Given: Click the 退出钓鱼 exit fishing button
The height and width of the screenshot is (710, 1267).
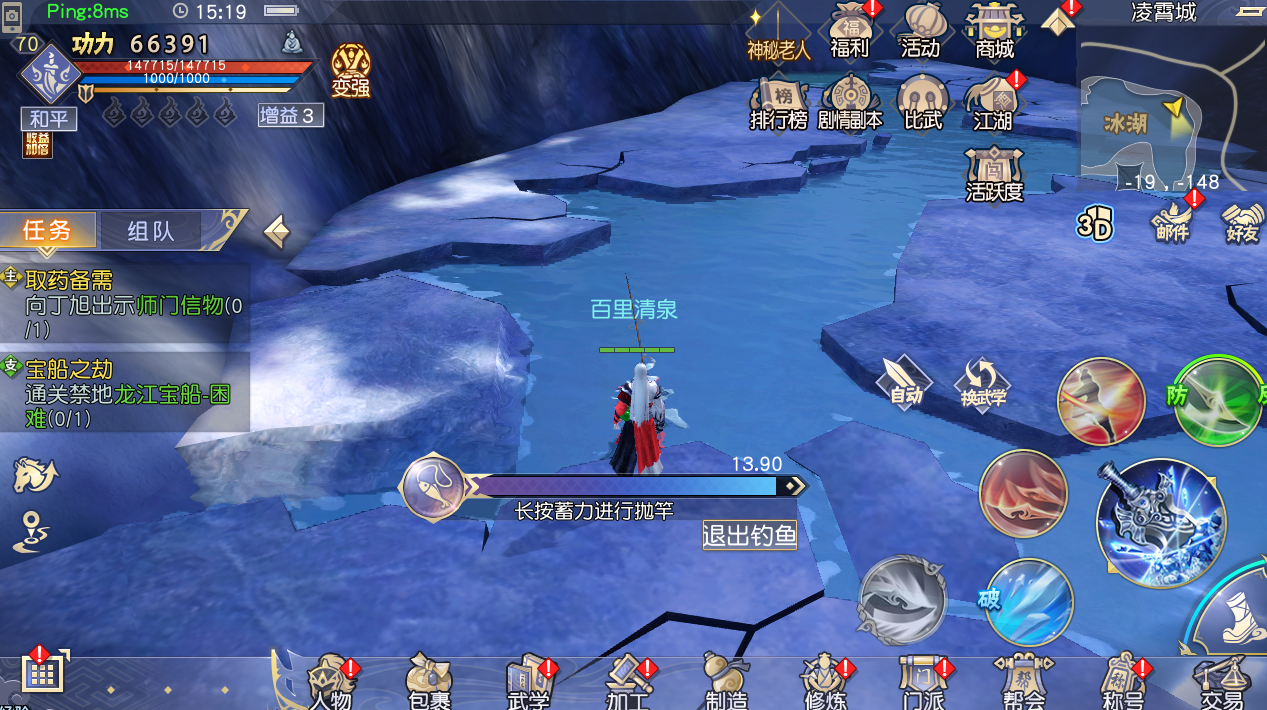Looking at the screenshot, I should [749, 535].
